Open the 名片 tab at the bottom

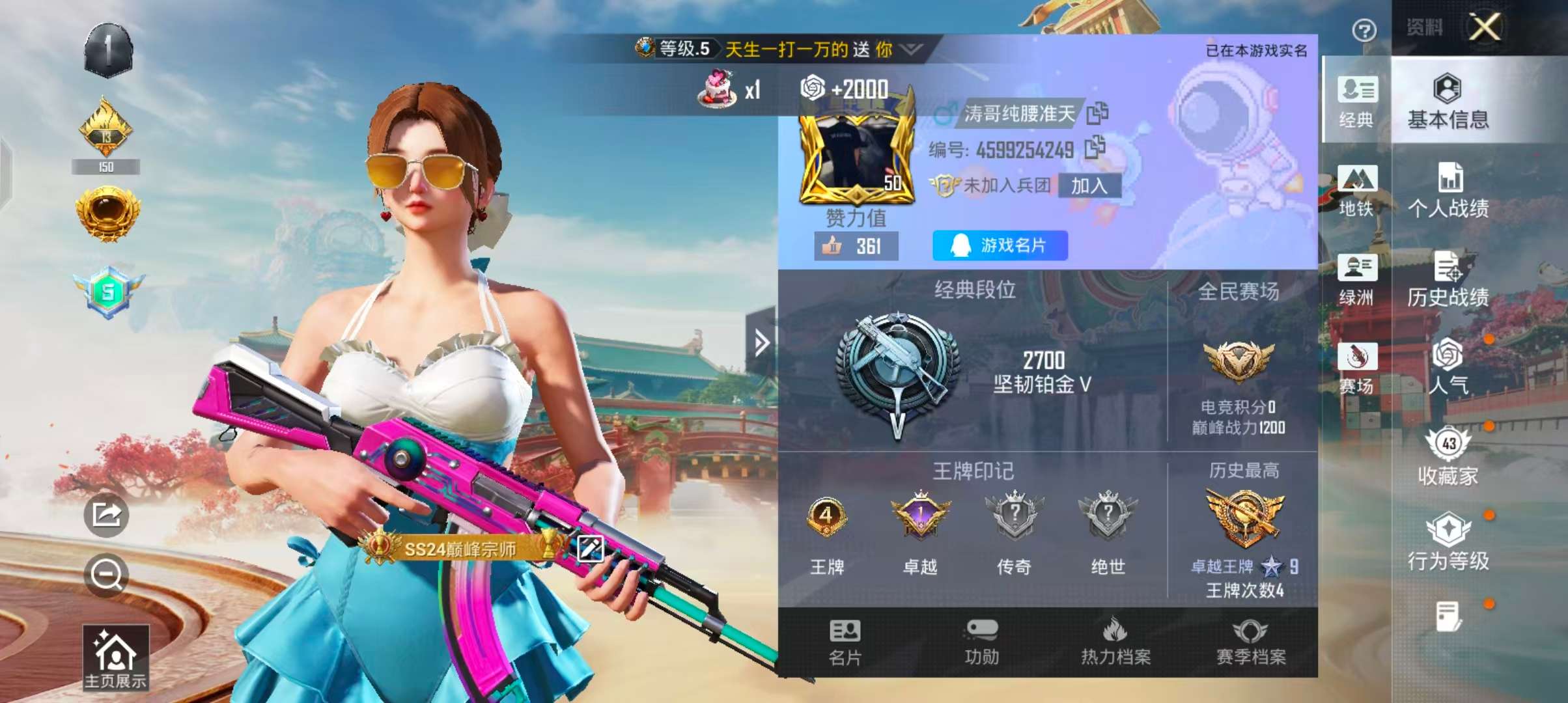click(x=845, y=642)
